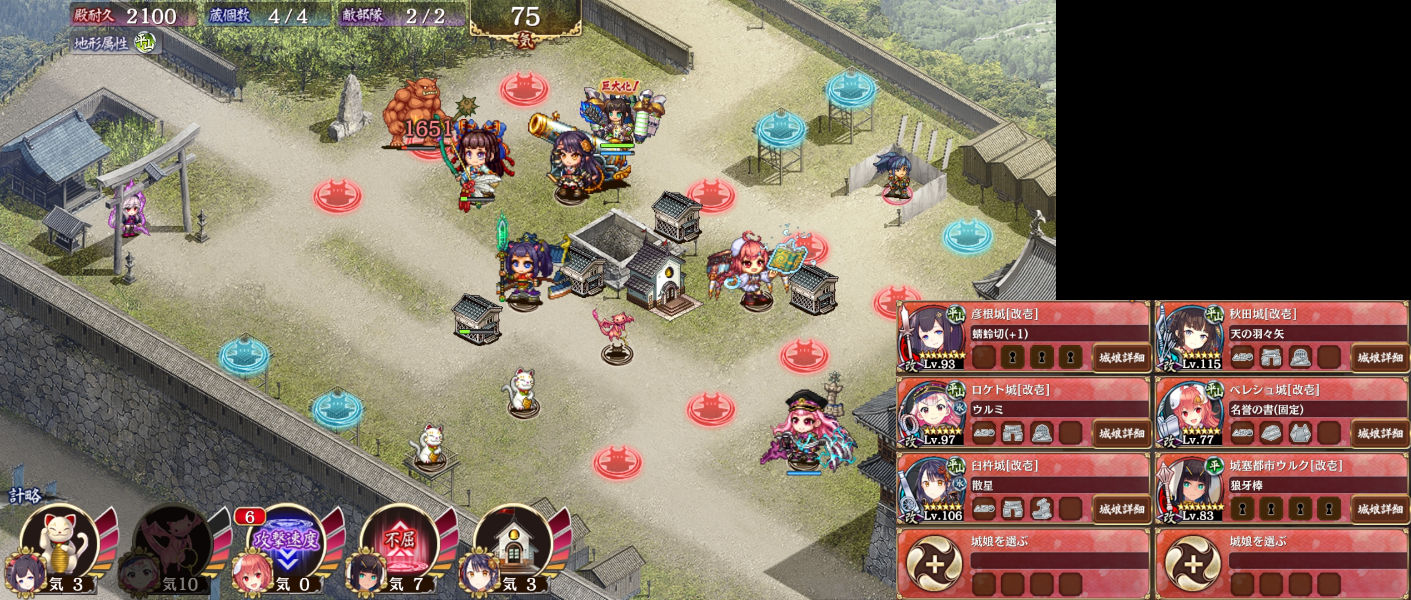1411x600 pixels.
Task: Open 城娘詳細 for 秋田城[改壱]
Action: pos(1379,357)
